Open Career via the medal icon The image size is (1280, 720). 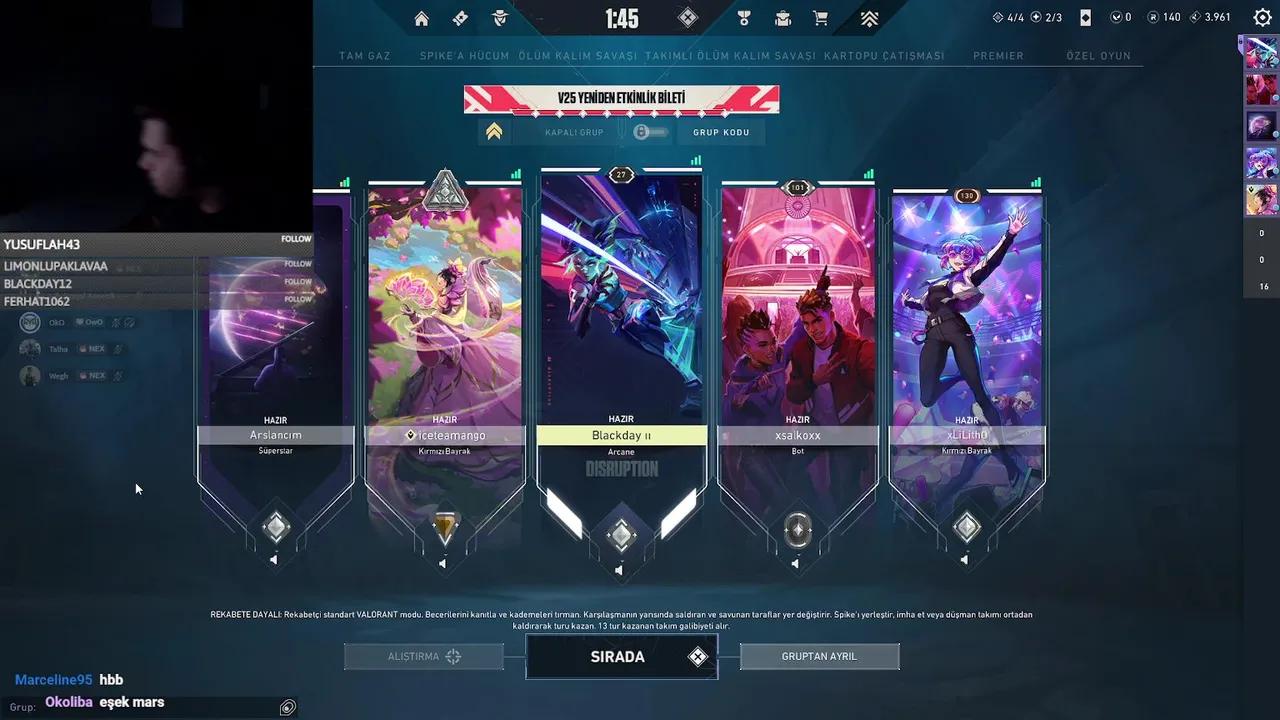tap(743, 18)
